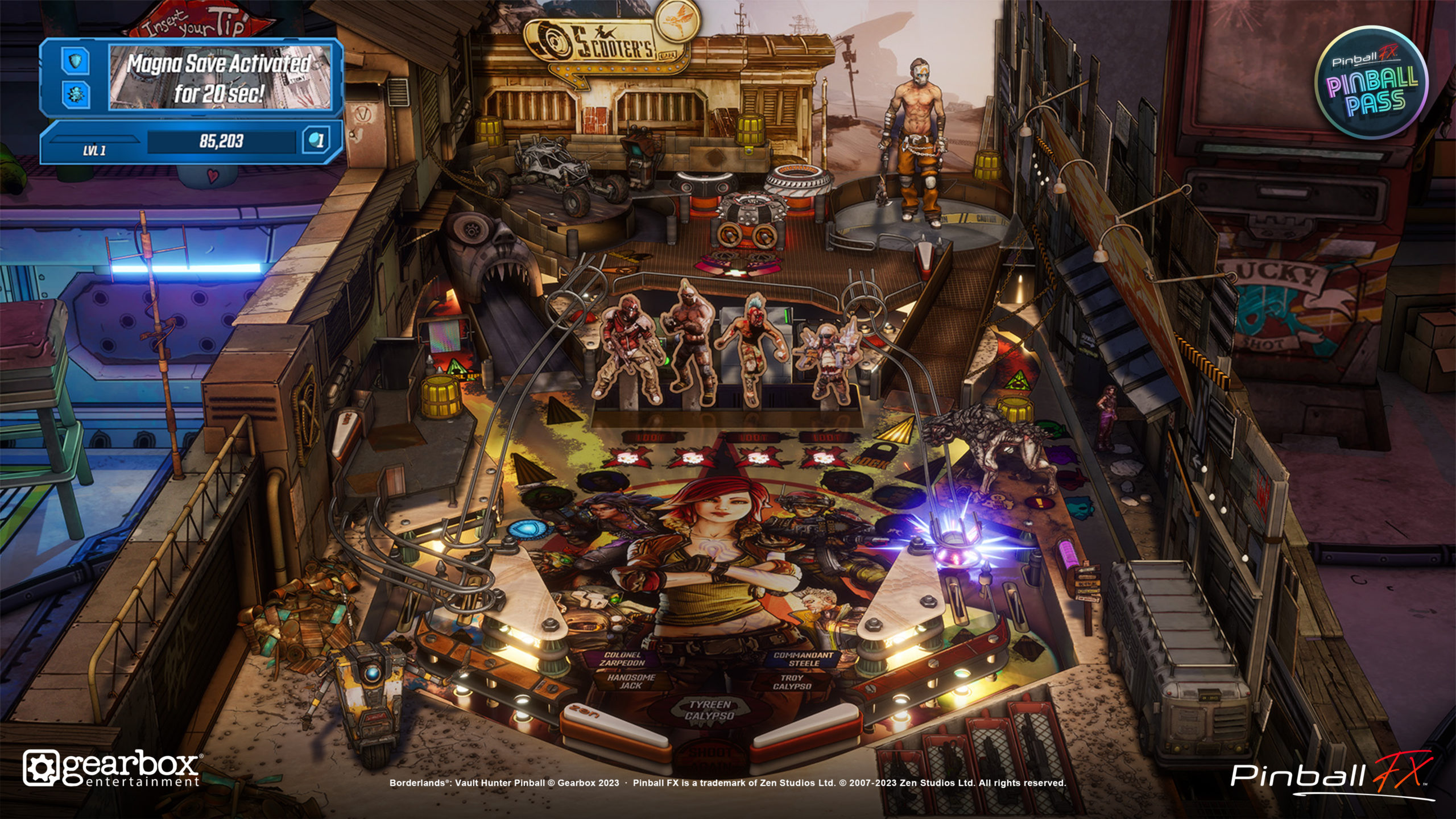Click the spiked gear icon below the shield
The image size is (1456, 819).
click(76, 94)
